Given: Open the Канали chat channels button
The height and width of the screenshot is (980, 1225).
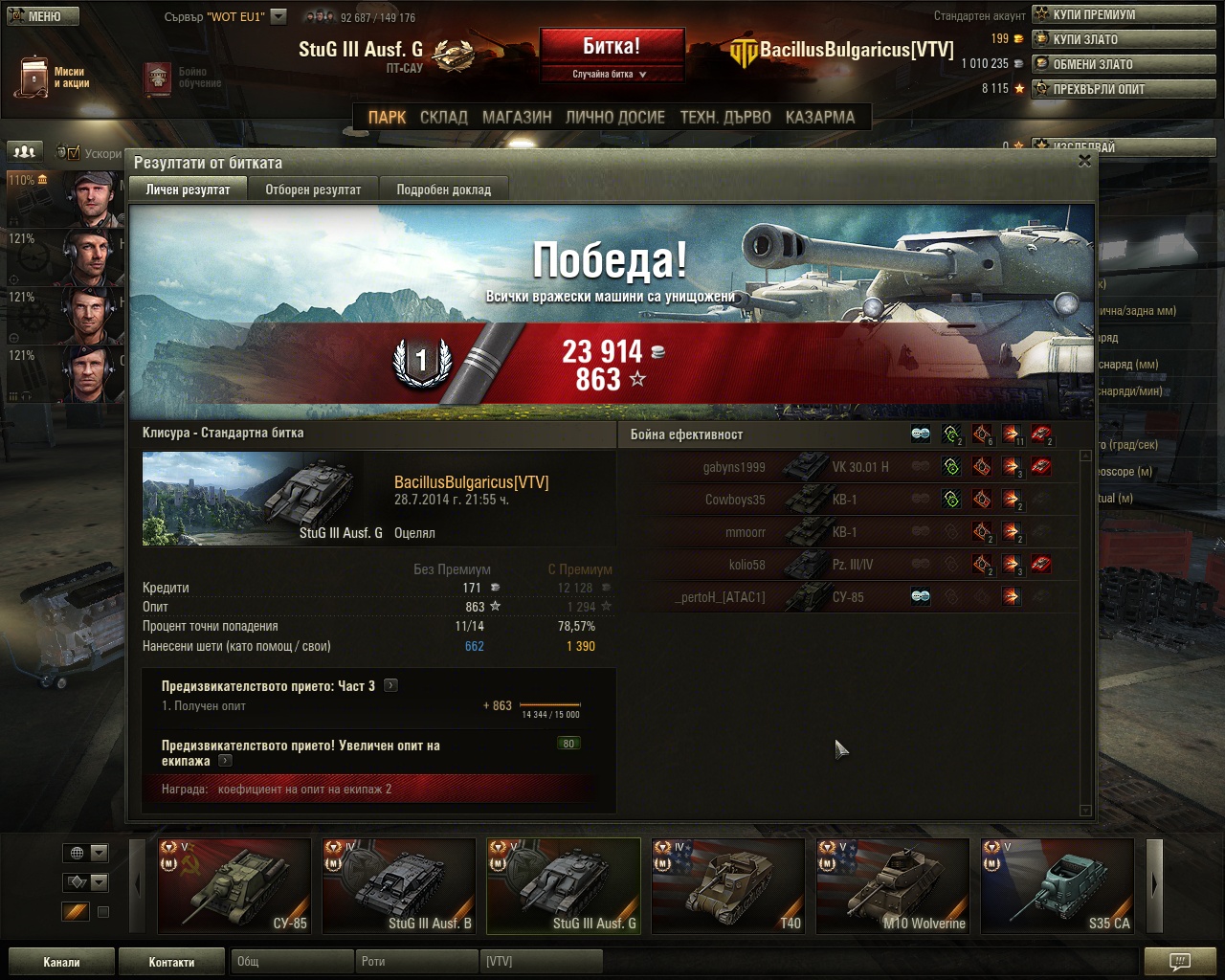Looking at the screenshot, I should pyautogui.click(x=61, y=962).
